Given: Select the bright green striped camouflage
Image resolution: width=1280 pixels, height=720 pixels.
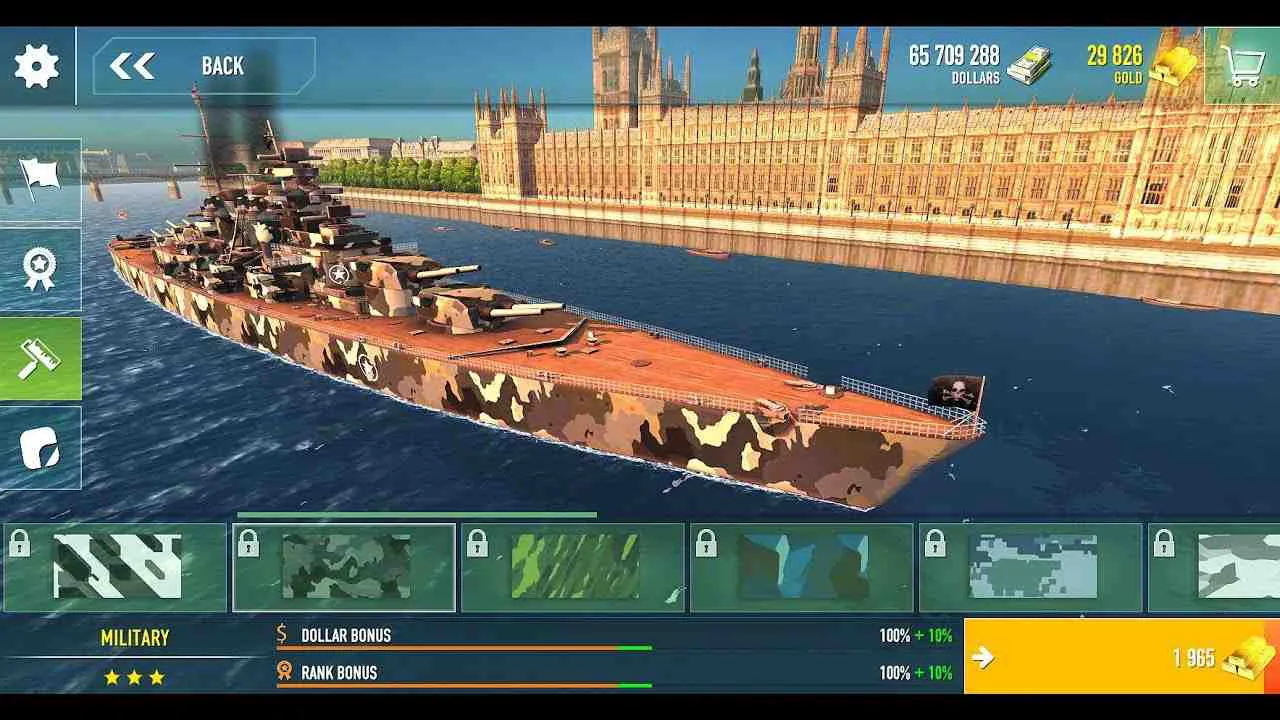Looking at the screenshot, I should 573,566.
